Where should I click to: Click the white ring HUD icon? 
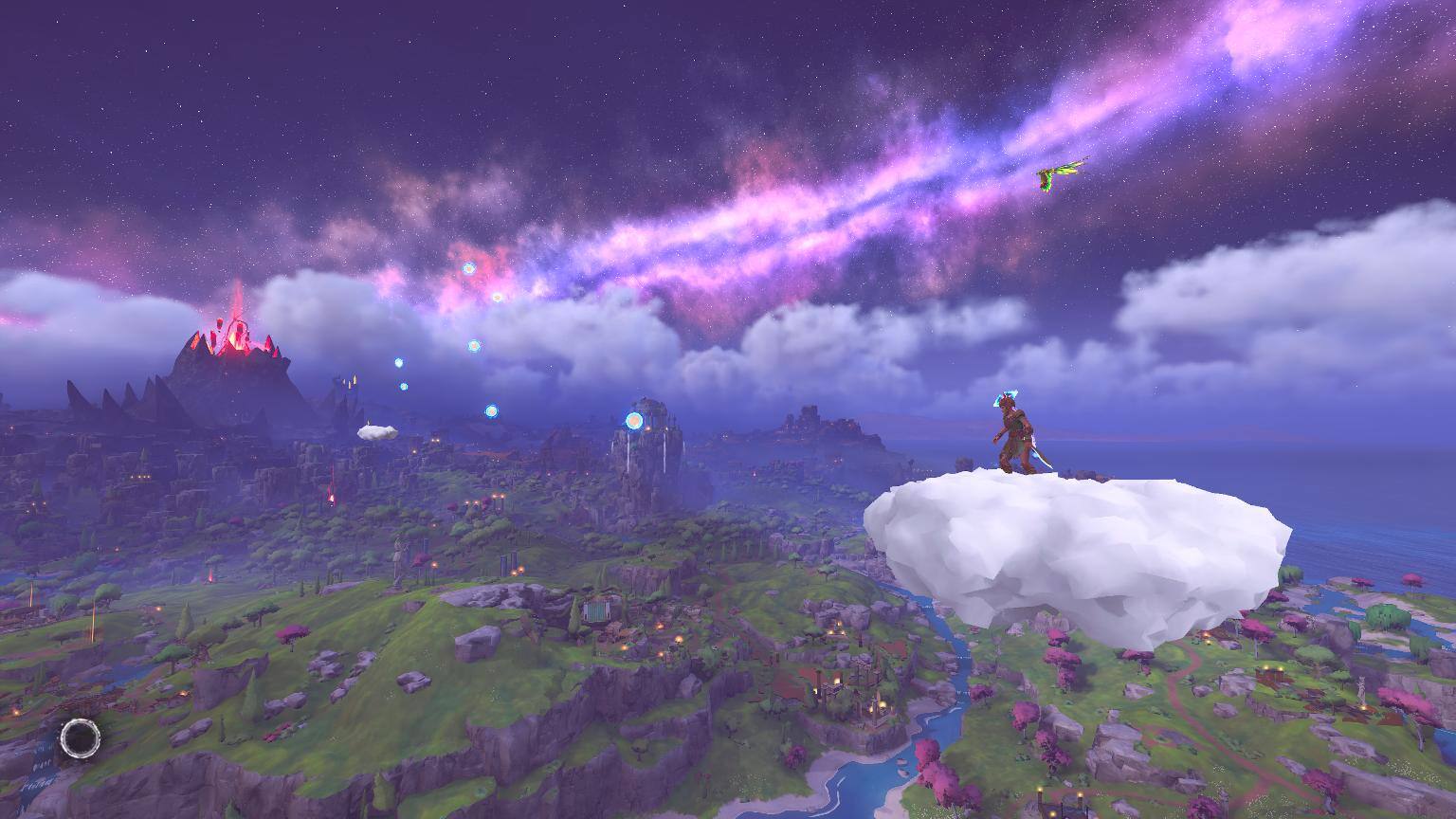click(x=79, y=738)
